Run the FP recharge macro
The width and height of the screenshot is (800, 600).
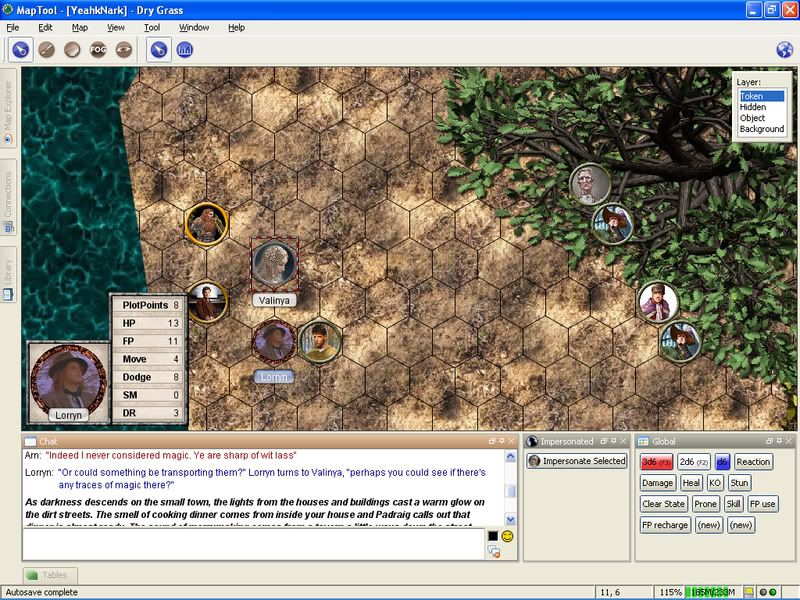[x=665, y=525]
